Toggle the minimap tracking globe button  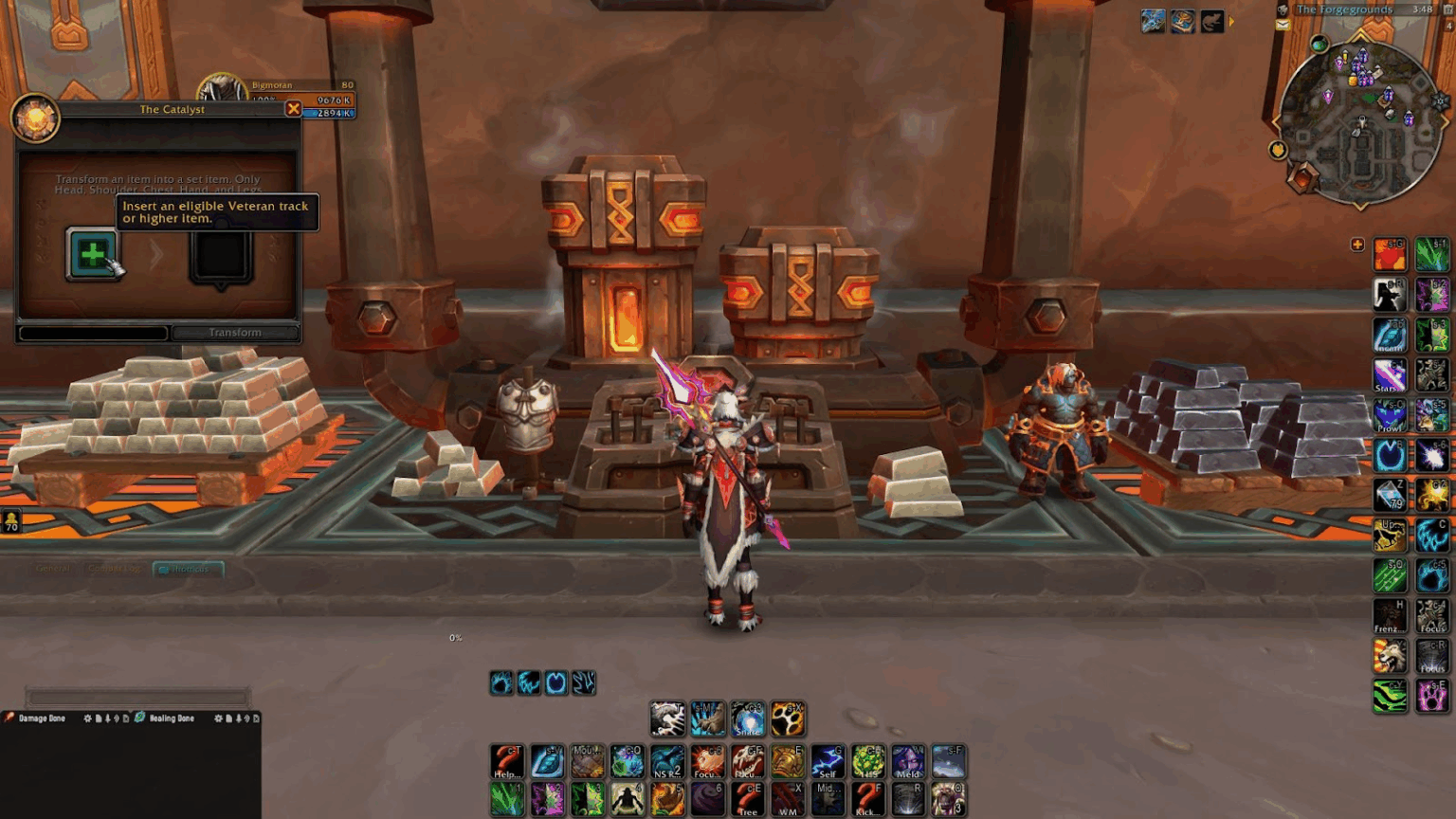(x=1319, y=45)
